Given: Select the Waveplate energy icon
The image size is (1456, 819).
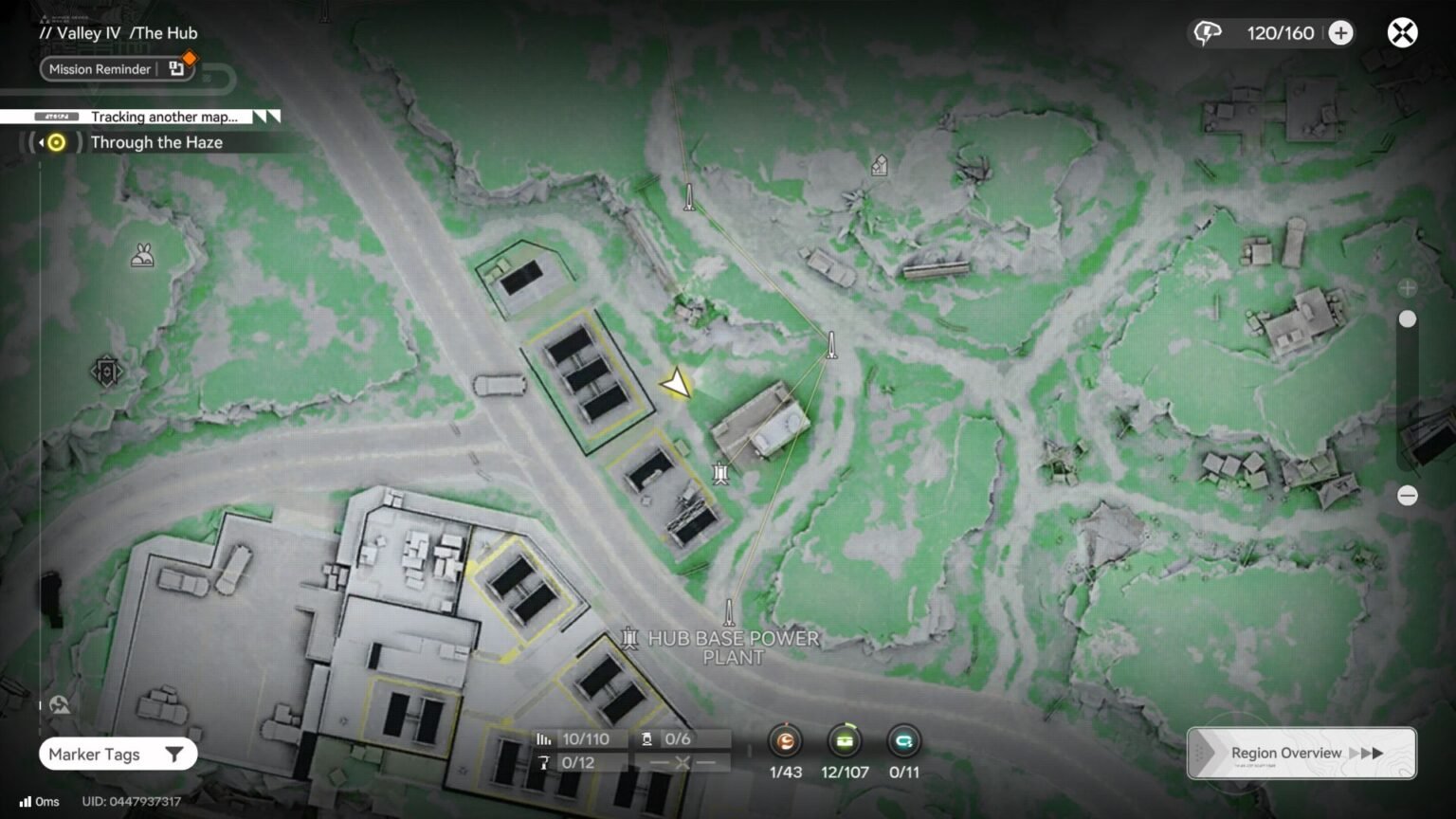Looking at the screenshot, I should (1205, 32).
